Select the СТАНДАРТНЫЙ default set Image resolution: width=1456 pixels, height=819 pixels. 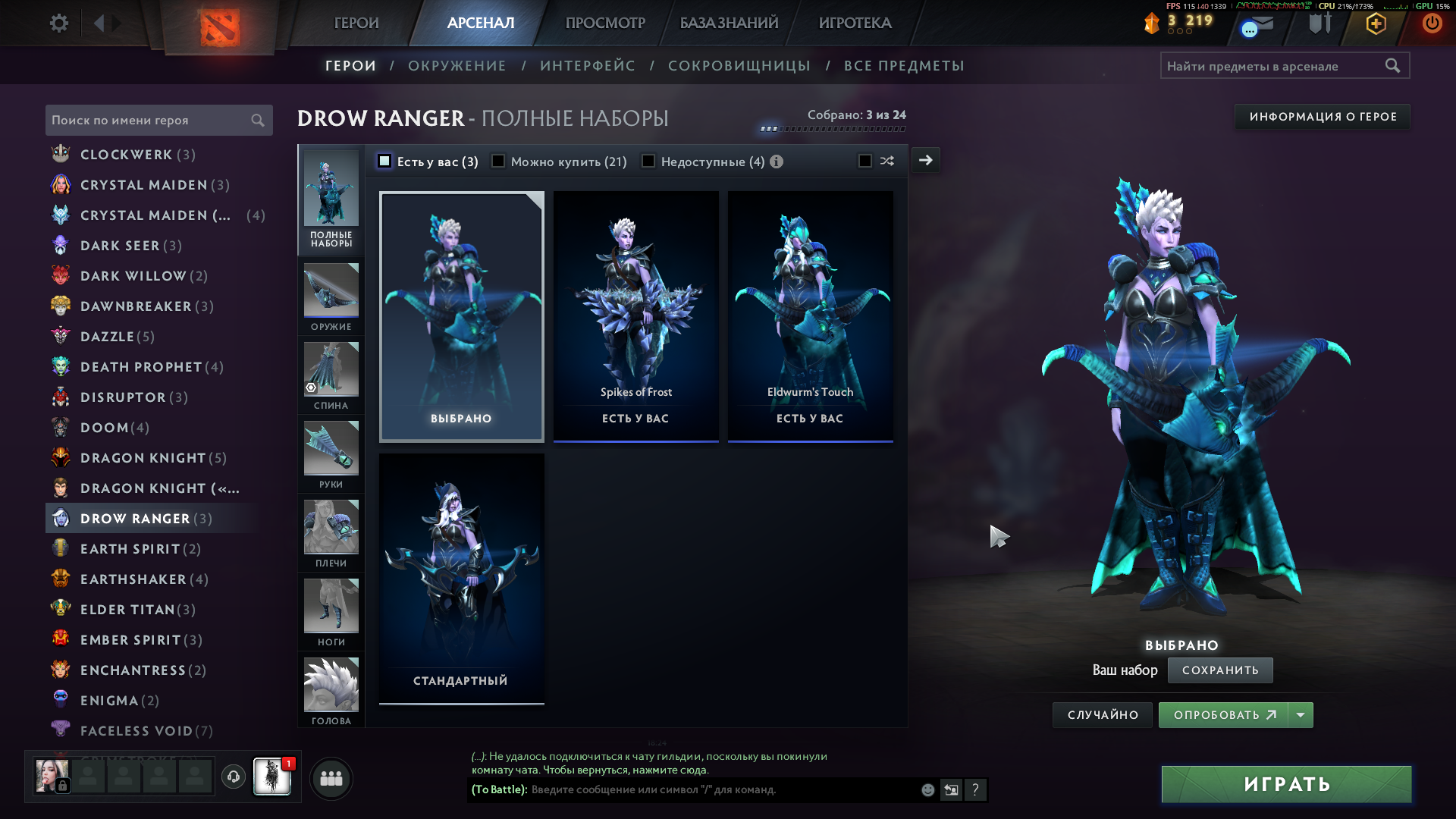461,578
